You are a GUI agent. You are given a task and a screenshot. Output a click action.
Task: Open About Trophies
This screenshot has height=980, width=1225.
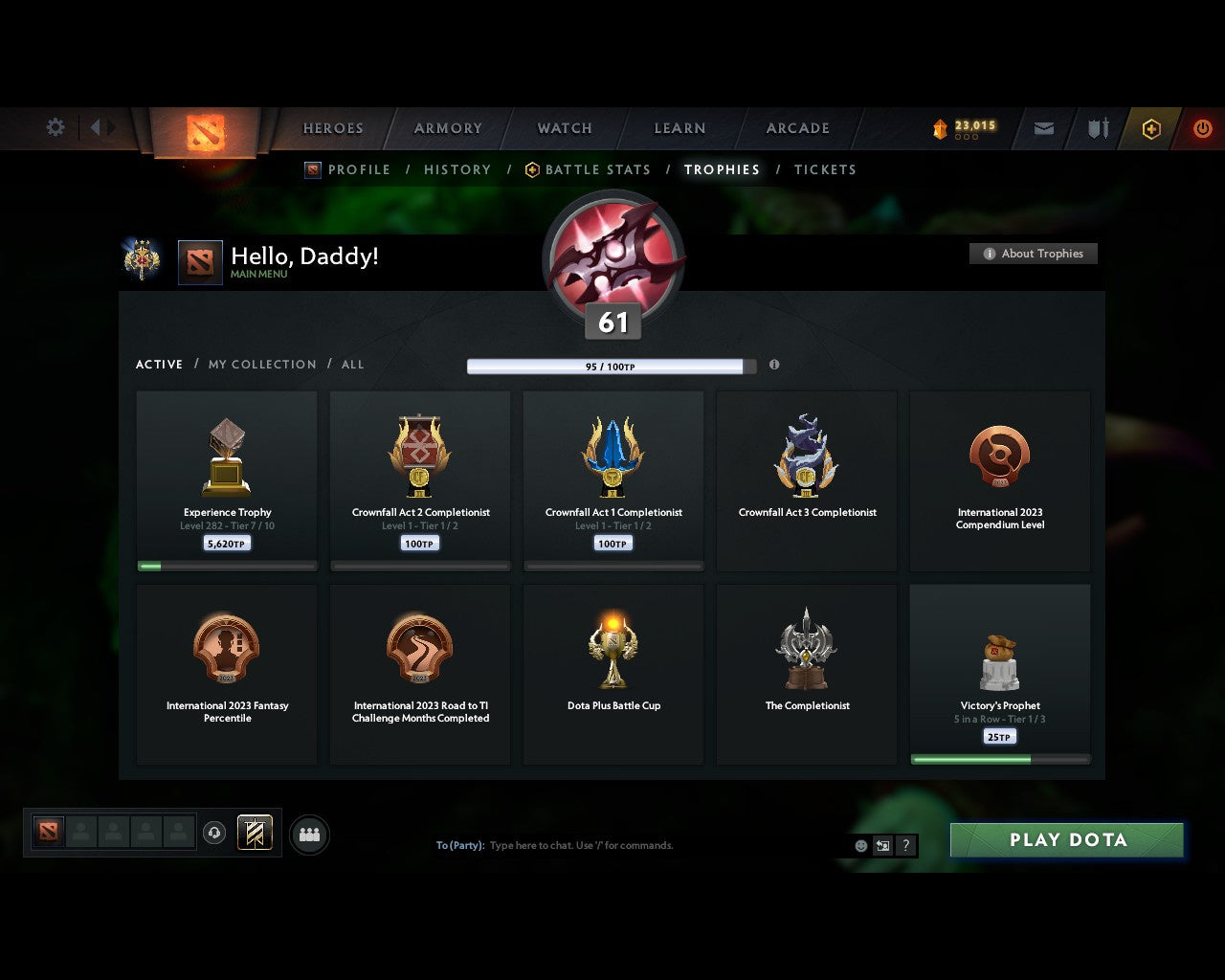click(x=1034, y=254)
